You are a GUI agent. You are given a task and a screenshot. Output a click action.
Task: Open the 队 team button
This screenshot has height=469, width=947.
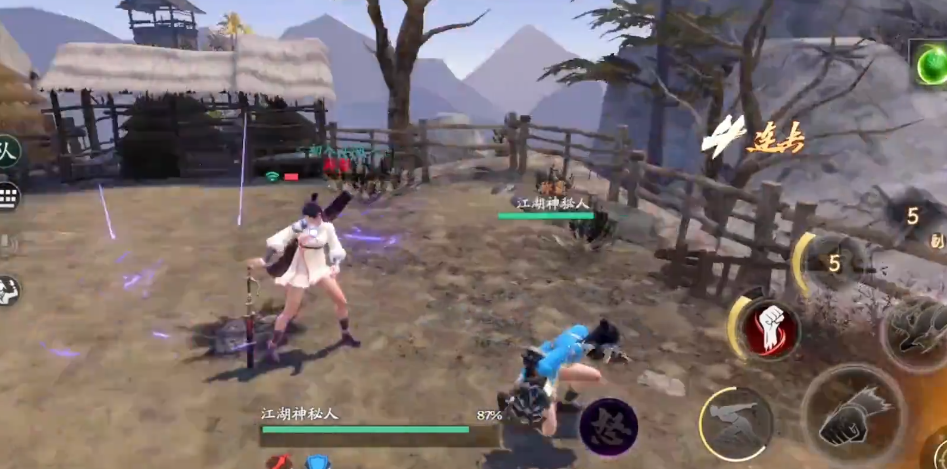(x=8, y=152)
